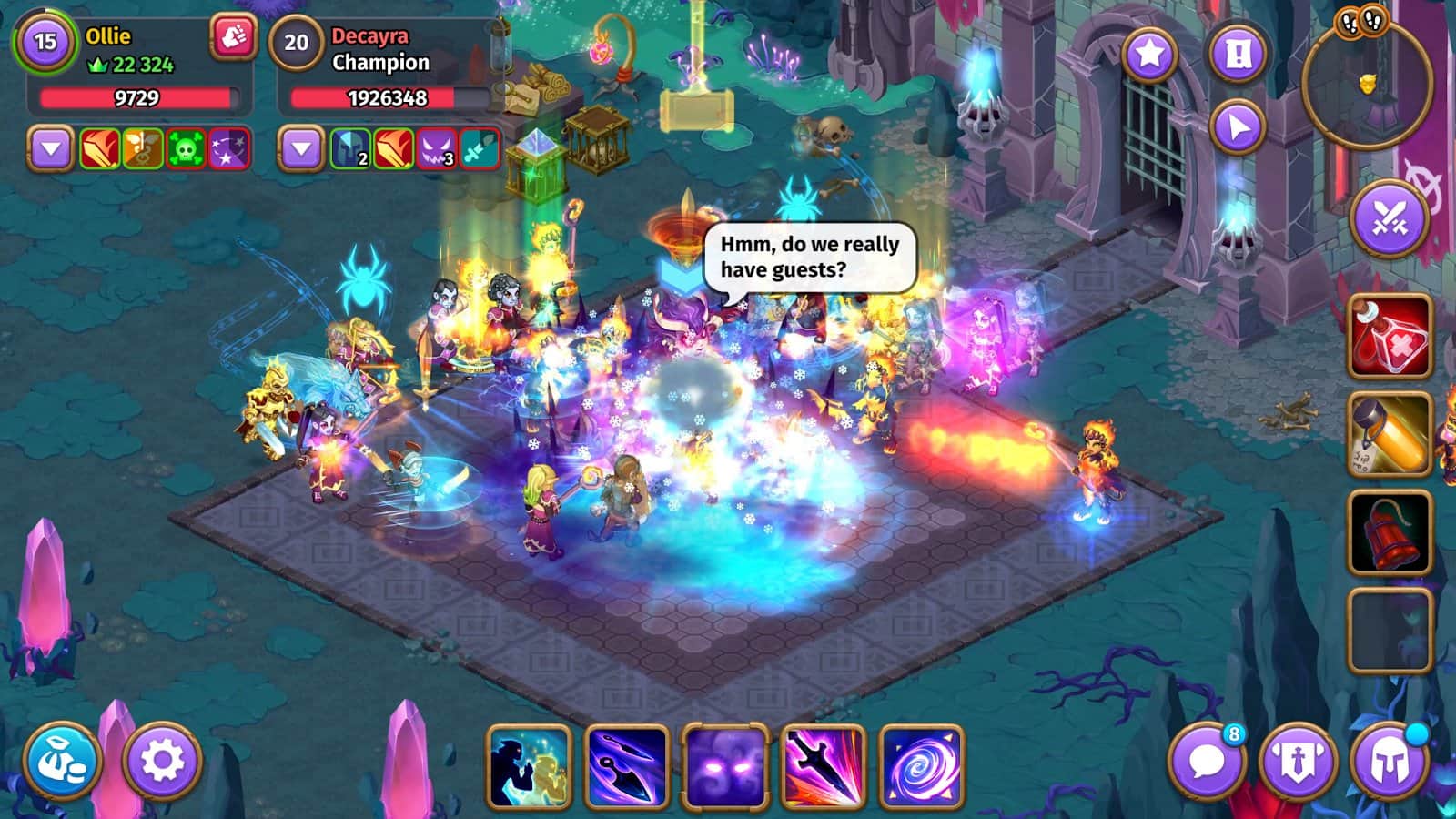Click the red fist button beside Ollie
The image size is (1456, 819).
233,38
